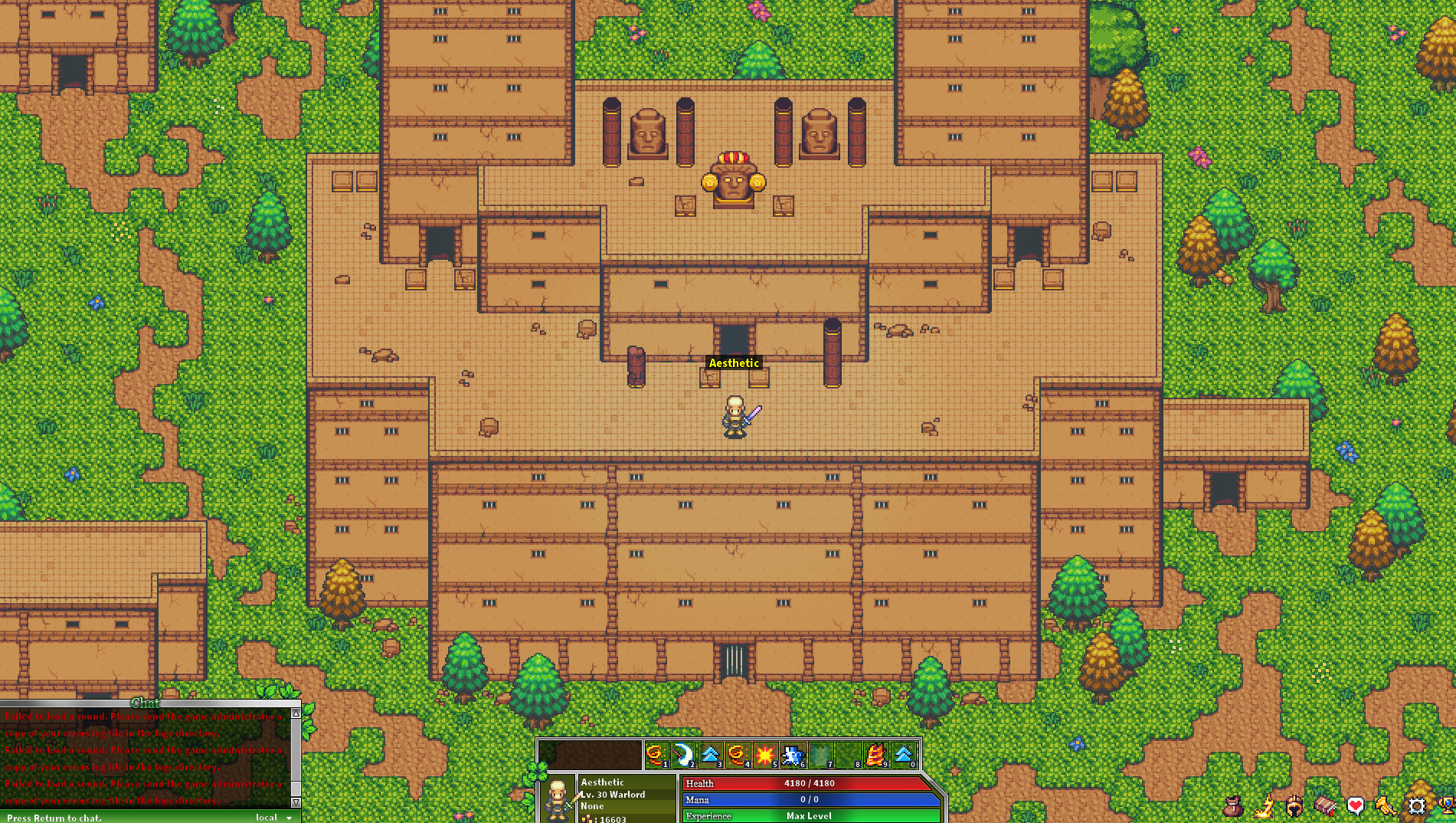Activate the sun burst ability in hotbar slot 5
This screenshot has width=1456, height=823.
[x=764, y=755]
